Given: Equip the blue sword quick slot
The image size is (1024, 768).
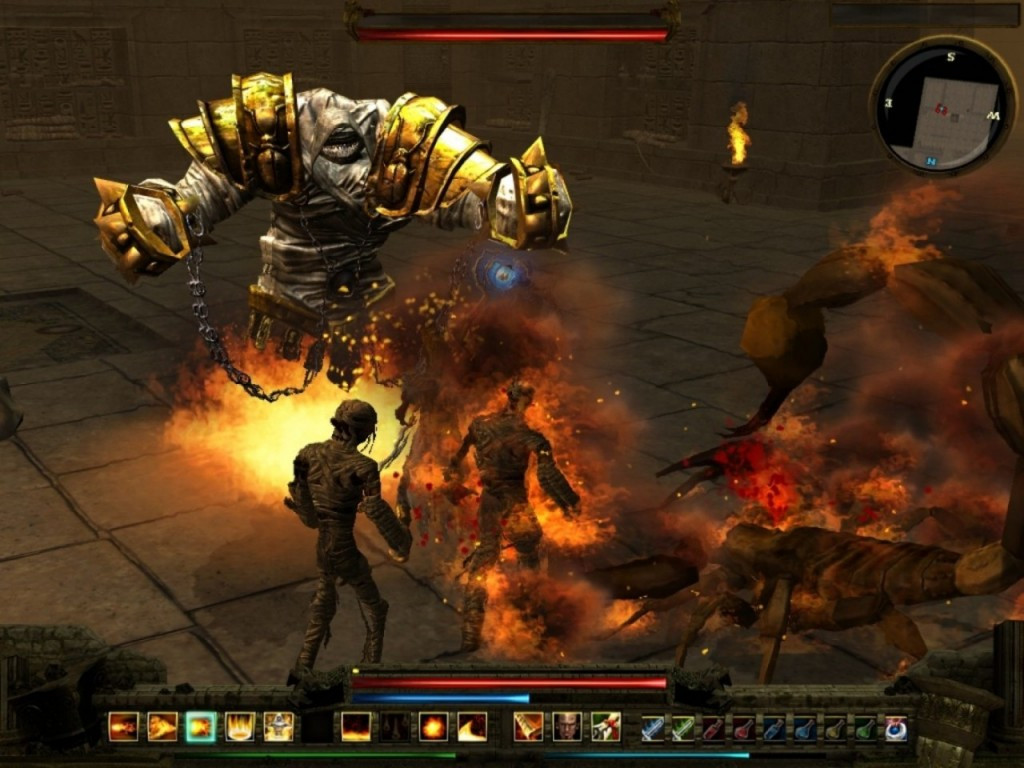Looking at the screenshot, I should pos(652,728).
